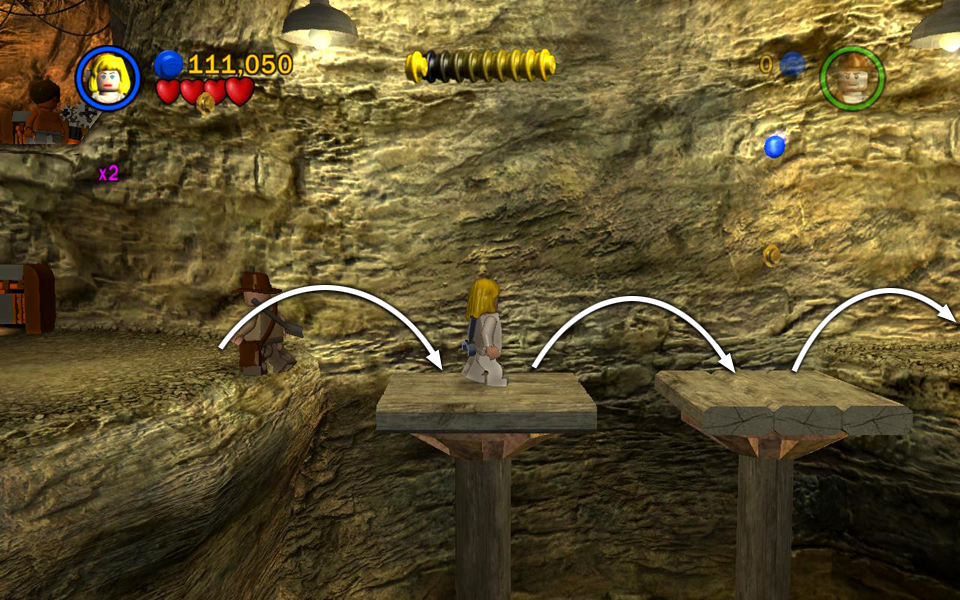The image size is (960, 600).
Task: Click the second player's Indiana Jones portrait
Action: (x=852, y=78)
